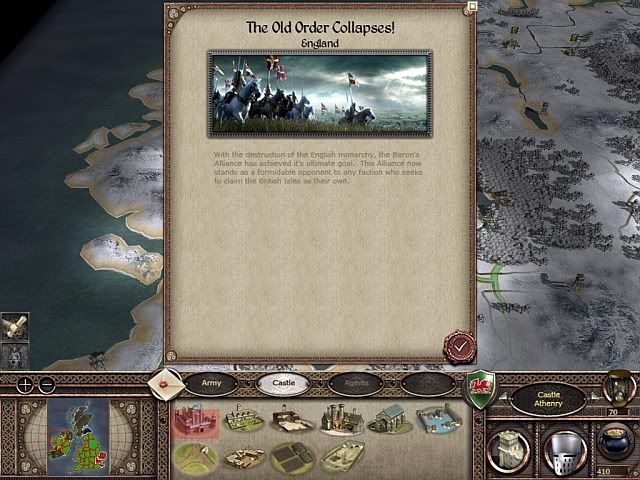The image size is (640, 480).
Task: Dismiss the event scroll with the red checkmark seal
Action: point(459,346)
